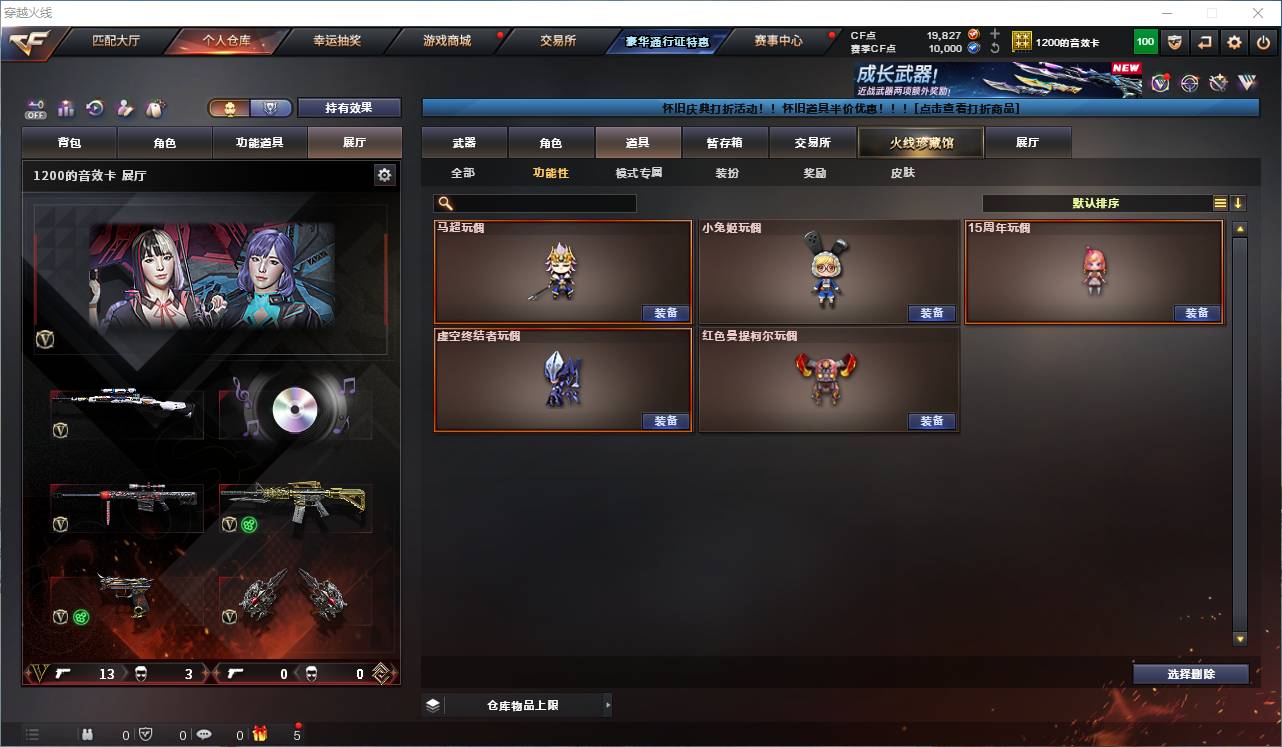This screenshot has width=1282, height=747.
Task: Open the friends icon in the bottom status bar
Action: (88, 733)
